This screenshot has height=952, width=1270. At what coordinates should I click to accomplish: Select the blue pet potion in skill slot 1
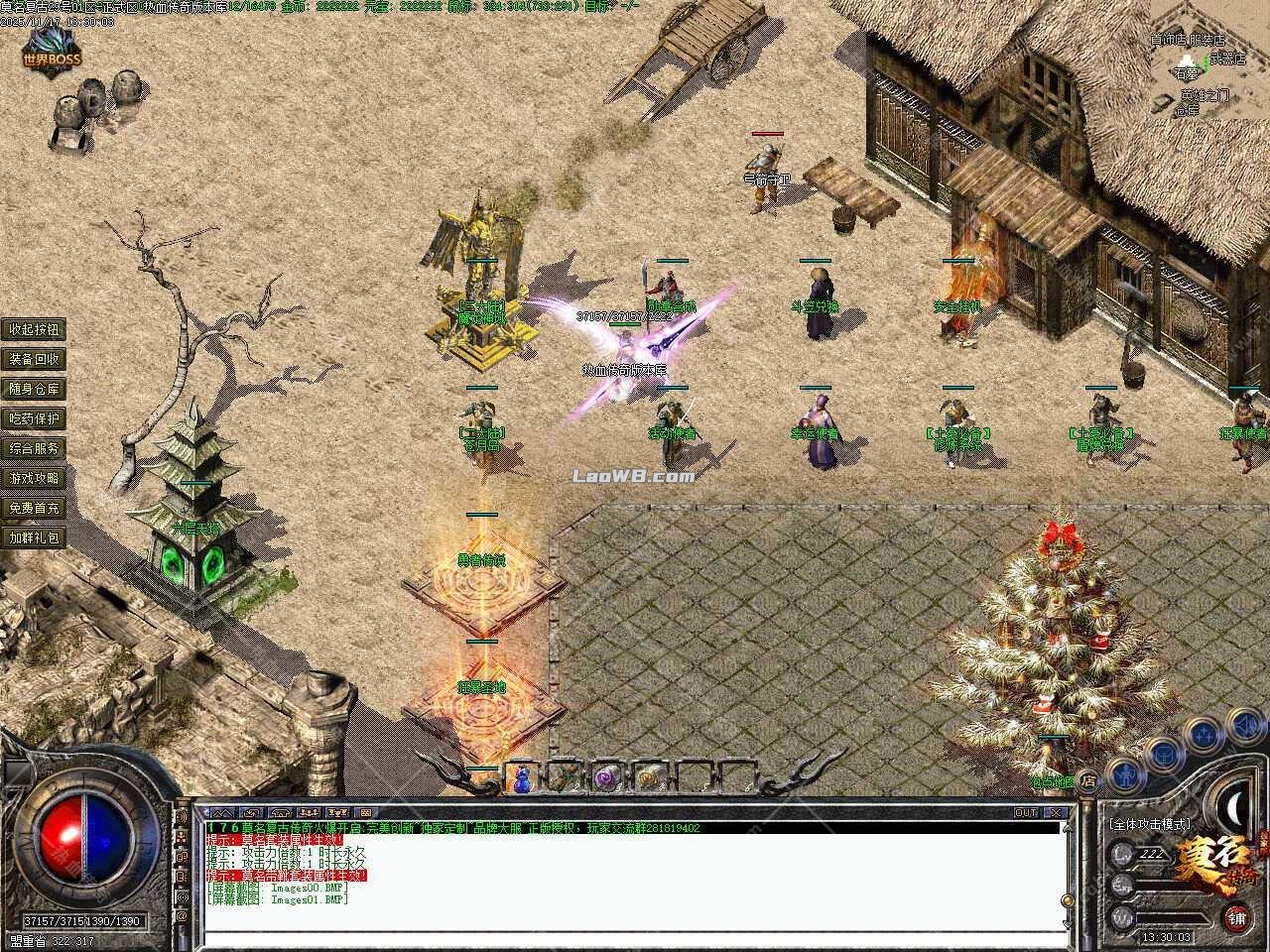click(520, 781)
